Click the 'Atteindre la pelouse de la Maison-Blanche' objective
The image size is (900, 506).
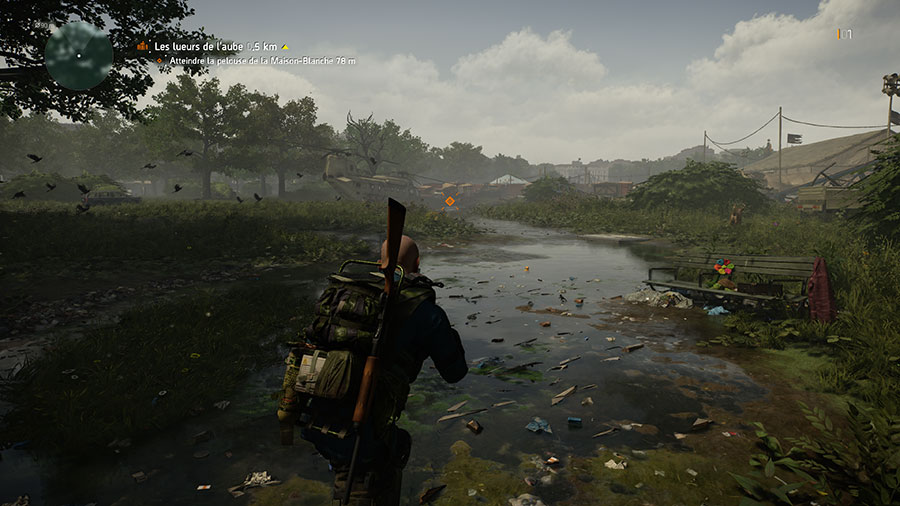(260, 61)
